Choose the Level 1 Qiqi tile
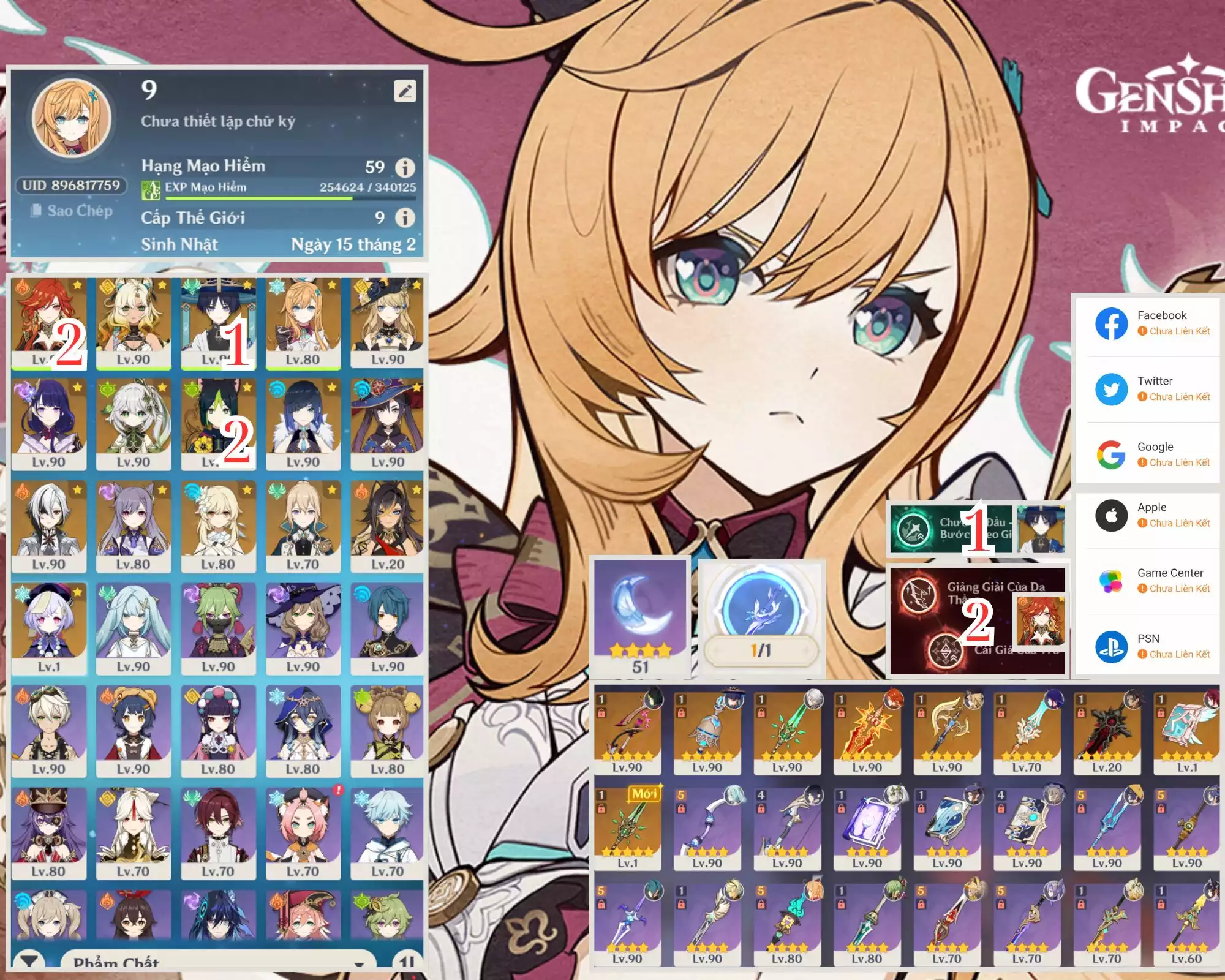This screenshot has width=1225, height=980. click(x=48, y=628)
